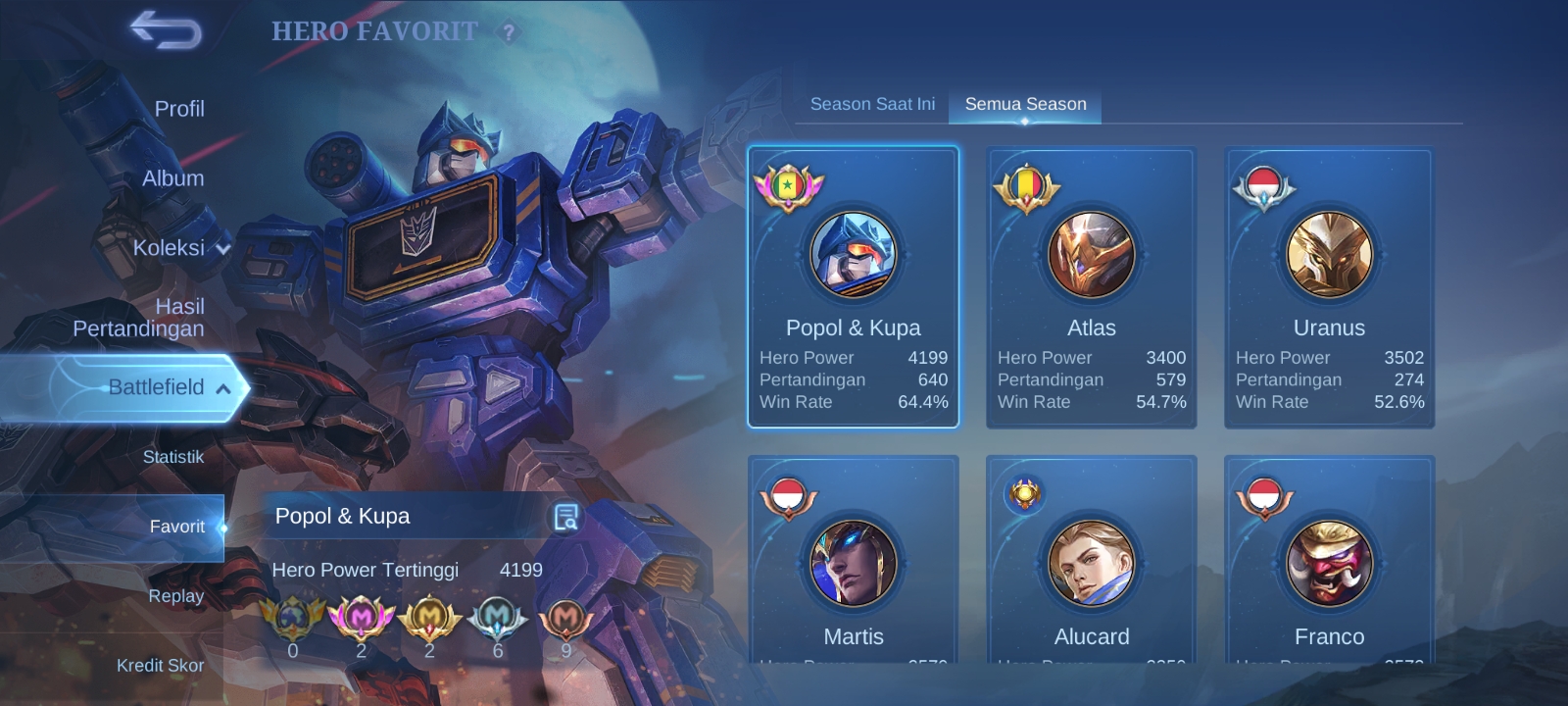Select the Popol & Kupa hero card
This screenshot has height=706, width=1568.
[854, 287]
